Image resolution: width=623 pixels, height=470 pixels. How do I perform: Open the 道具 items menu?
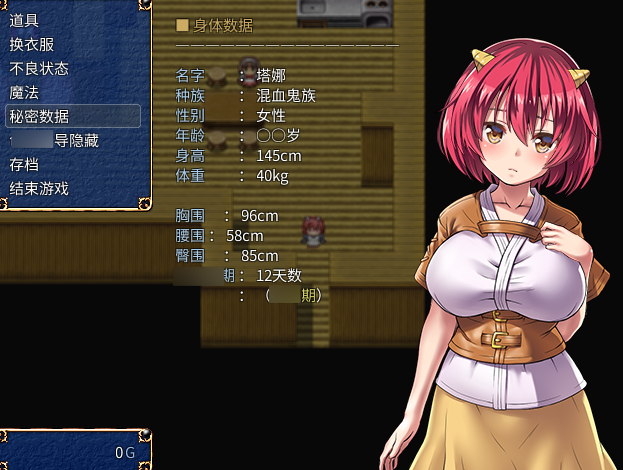pyautogui.click(x=24, y=20)
